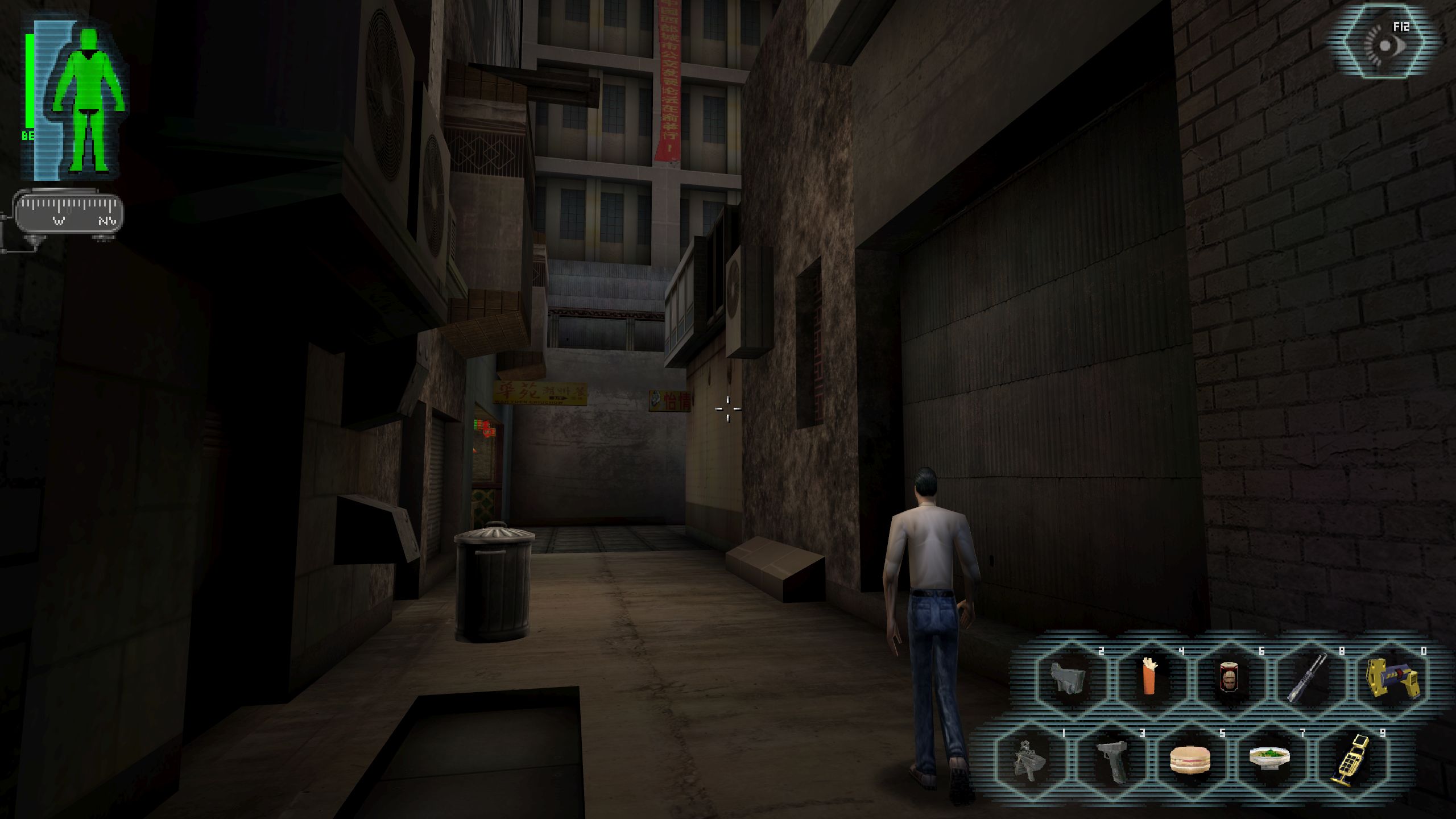Image resolution: width=1456 pixels, height=819 pixels.
Task: Equip the yellow and blue prod device
Action: click(1391, 679)
